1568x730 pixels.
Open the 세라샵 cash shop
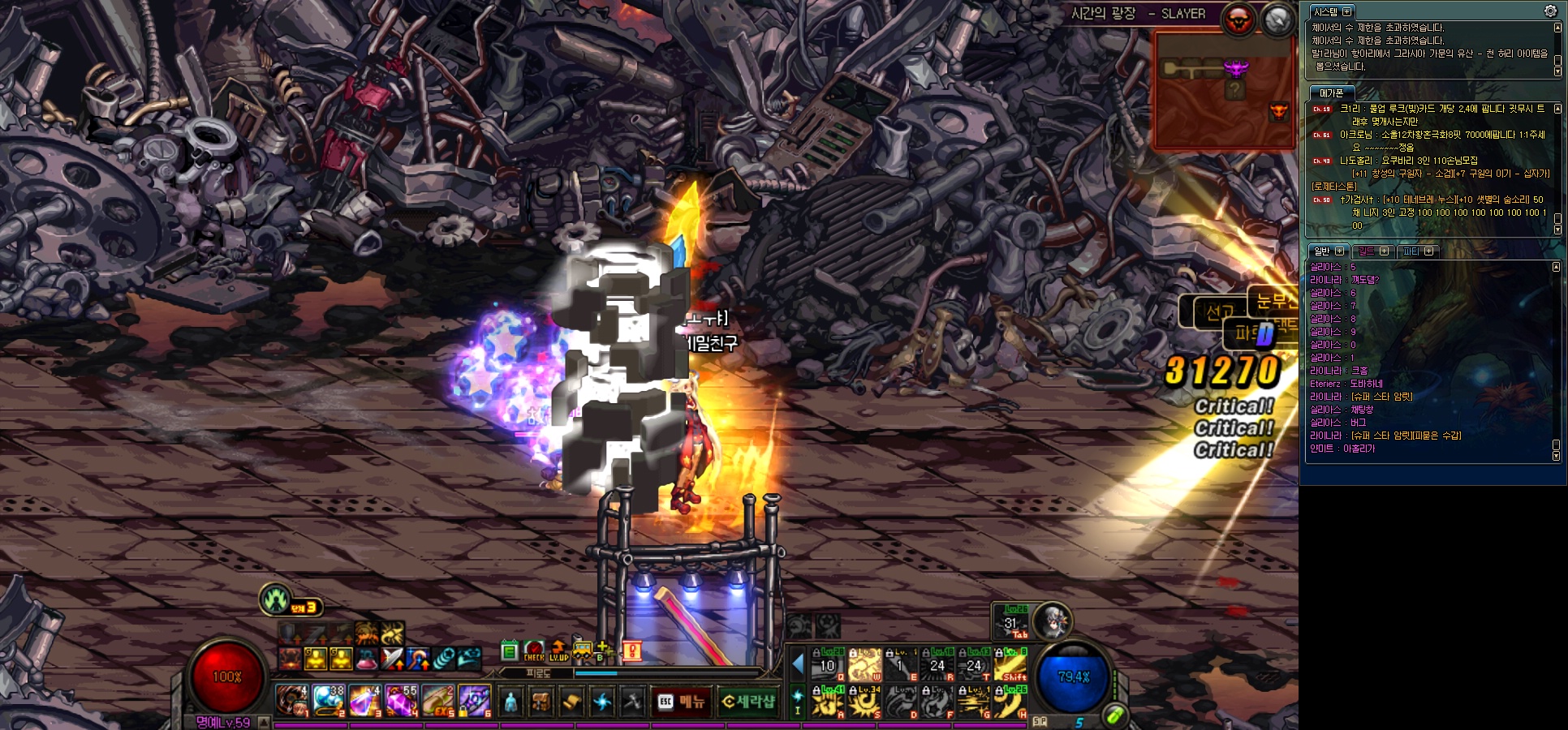pos(747,702)
